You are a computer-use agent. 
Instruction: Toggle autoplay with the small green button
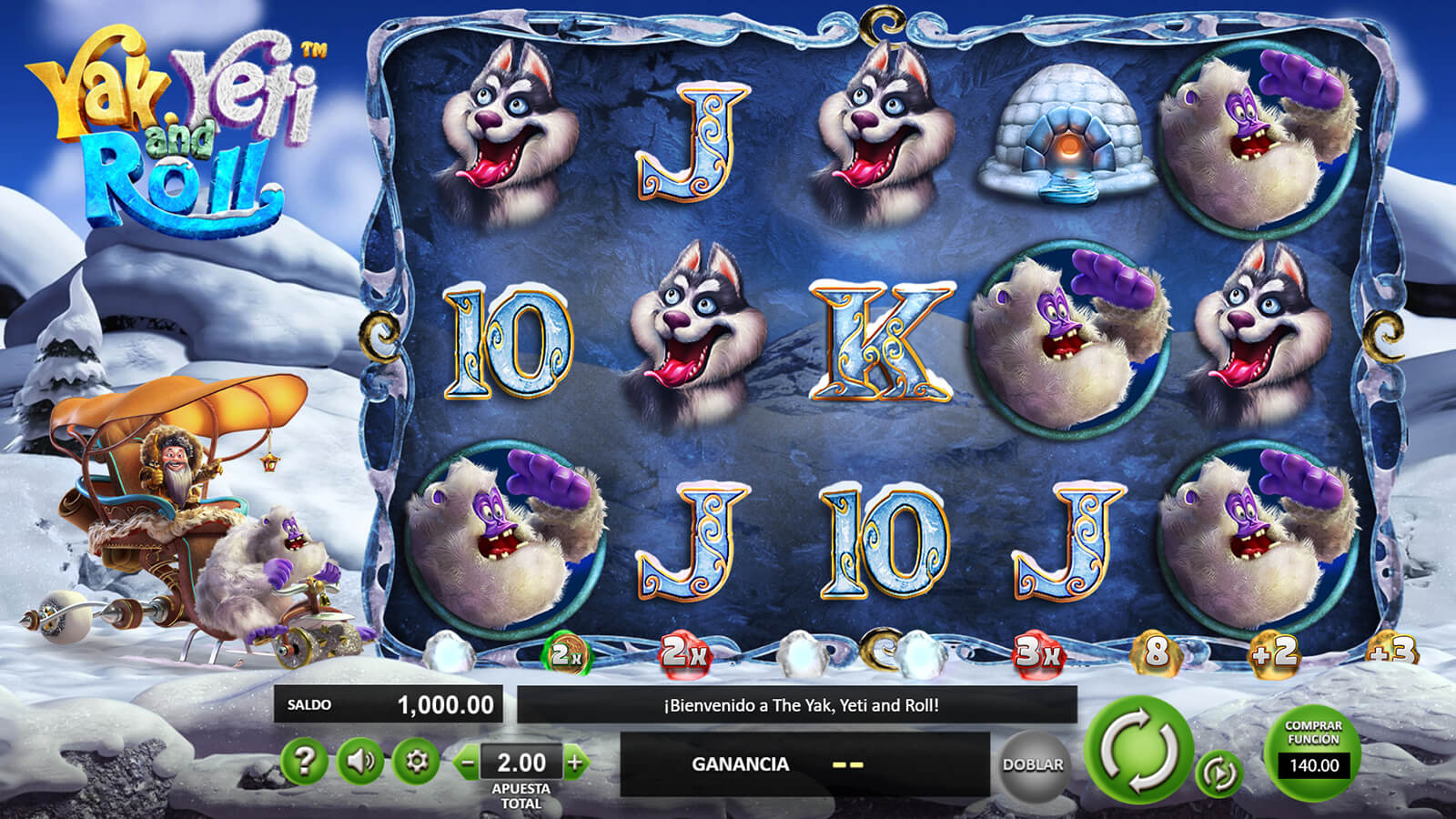(1218, 773)
